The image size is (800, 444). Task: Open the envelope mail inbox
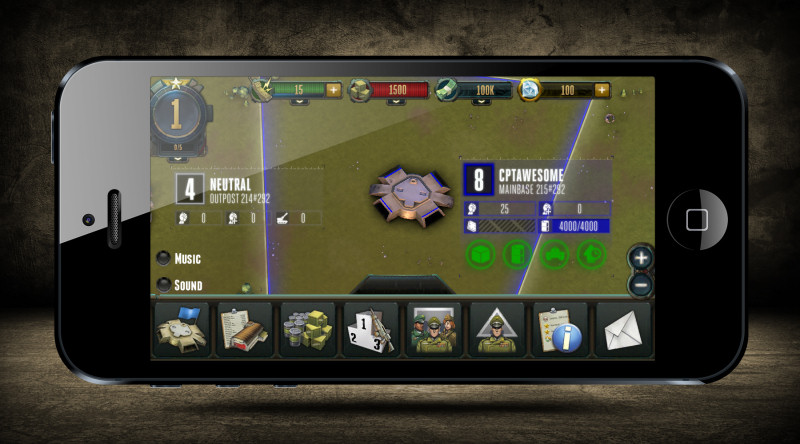(622, 329)
